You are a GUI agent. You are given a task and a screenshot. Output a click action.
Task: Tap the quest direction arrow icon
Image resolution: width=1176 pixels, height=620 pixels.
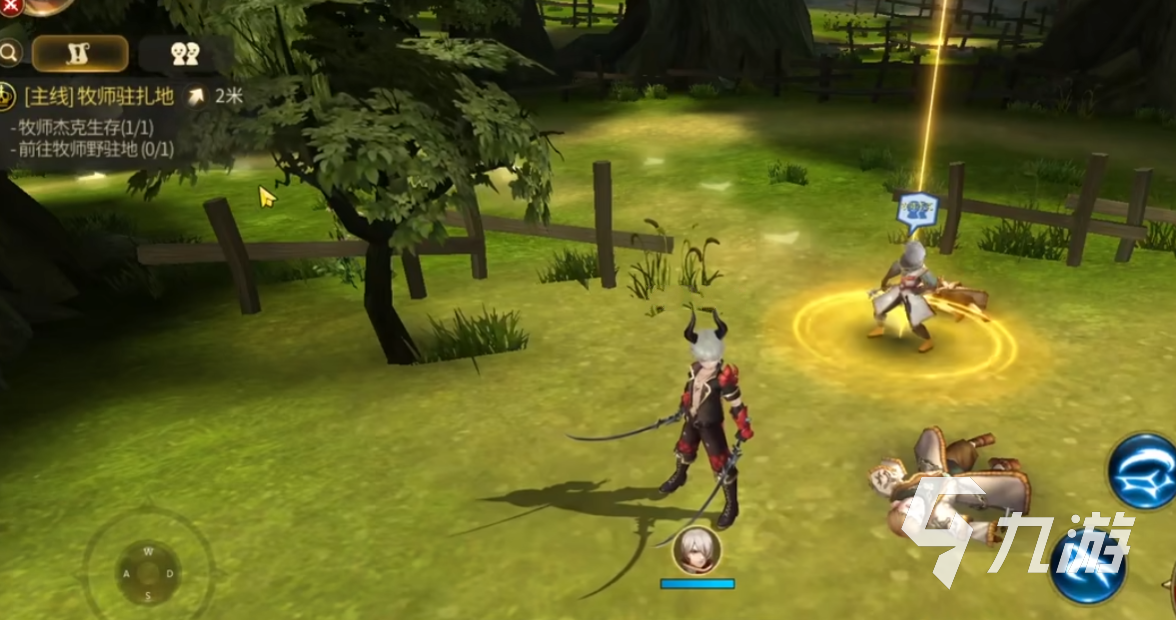tap(197, 96)
